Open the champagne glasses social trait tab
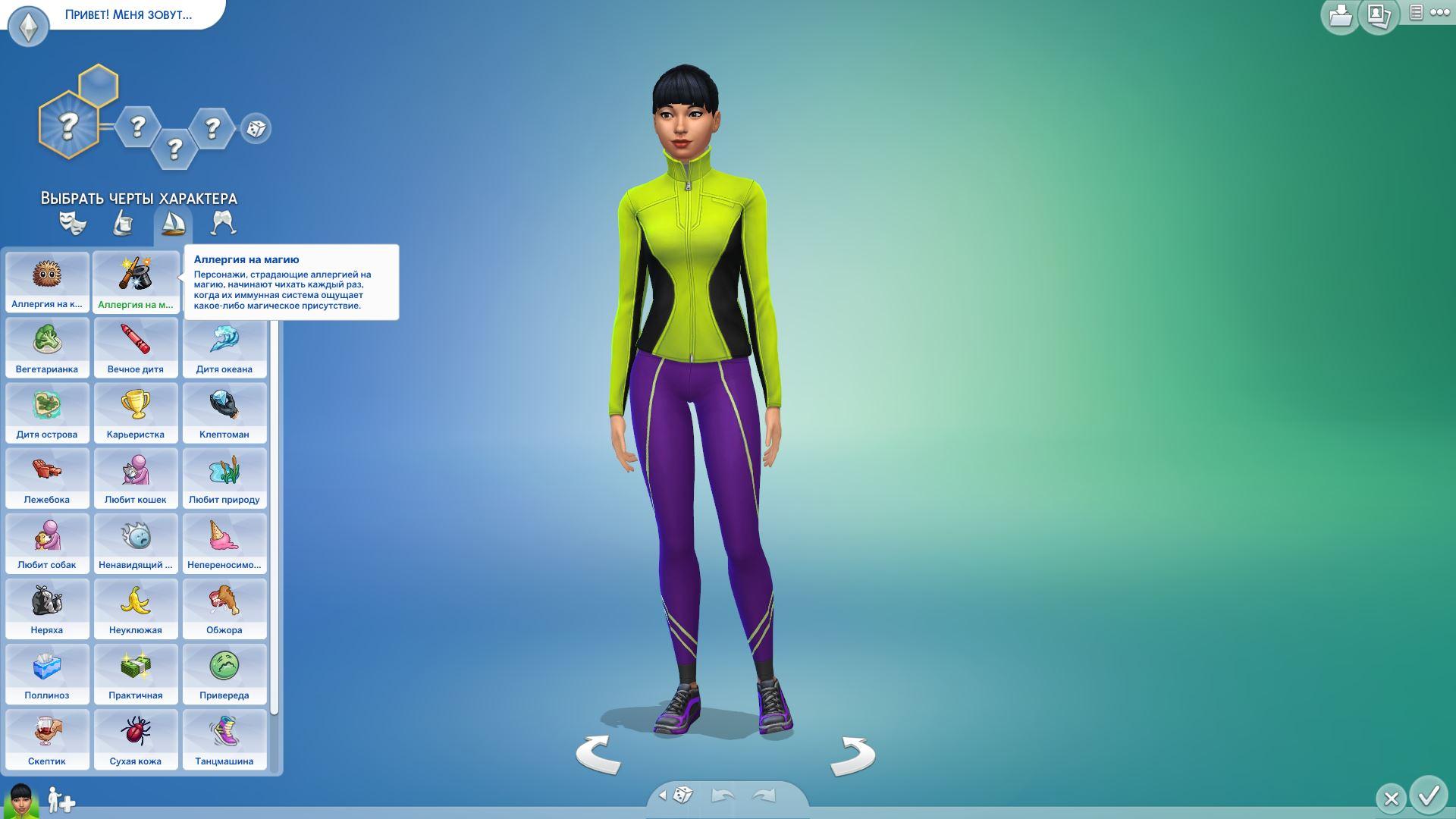 pyautogui.click(x=223, y=223)
